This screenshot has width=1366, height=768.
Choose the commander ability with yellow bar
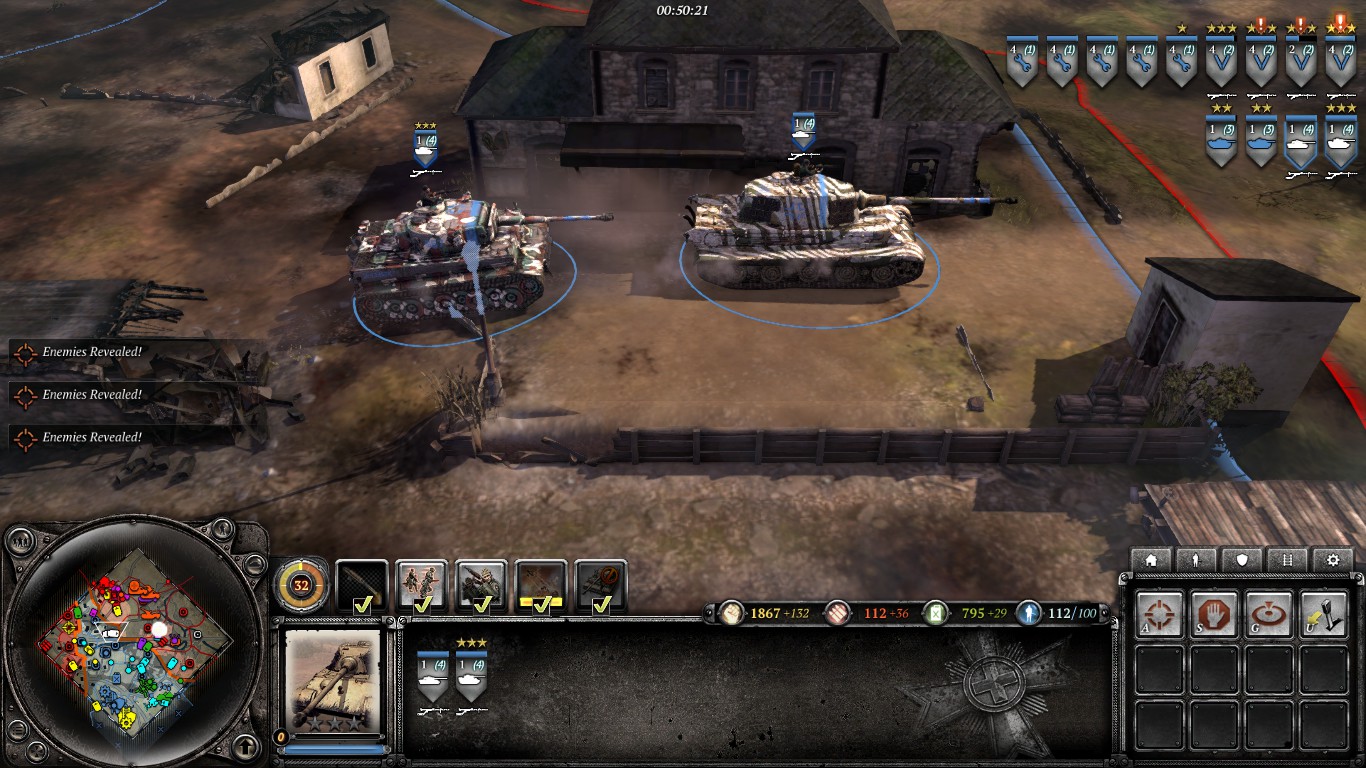click(x=541, y=586)
